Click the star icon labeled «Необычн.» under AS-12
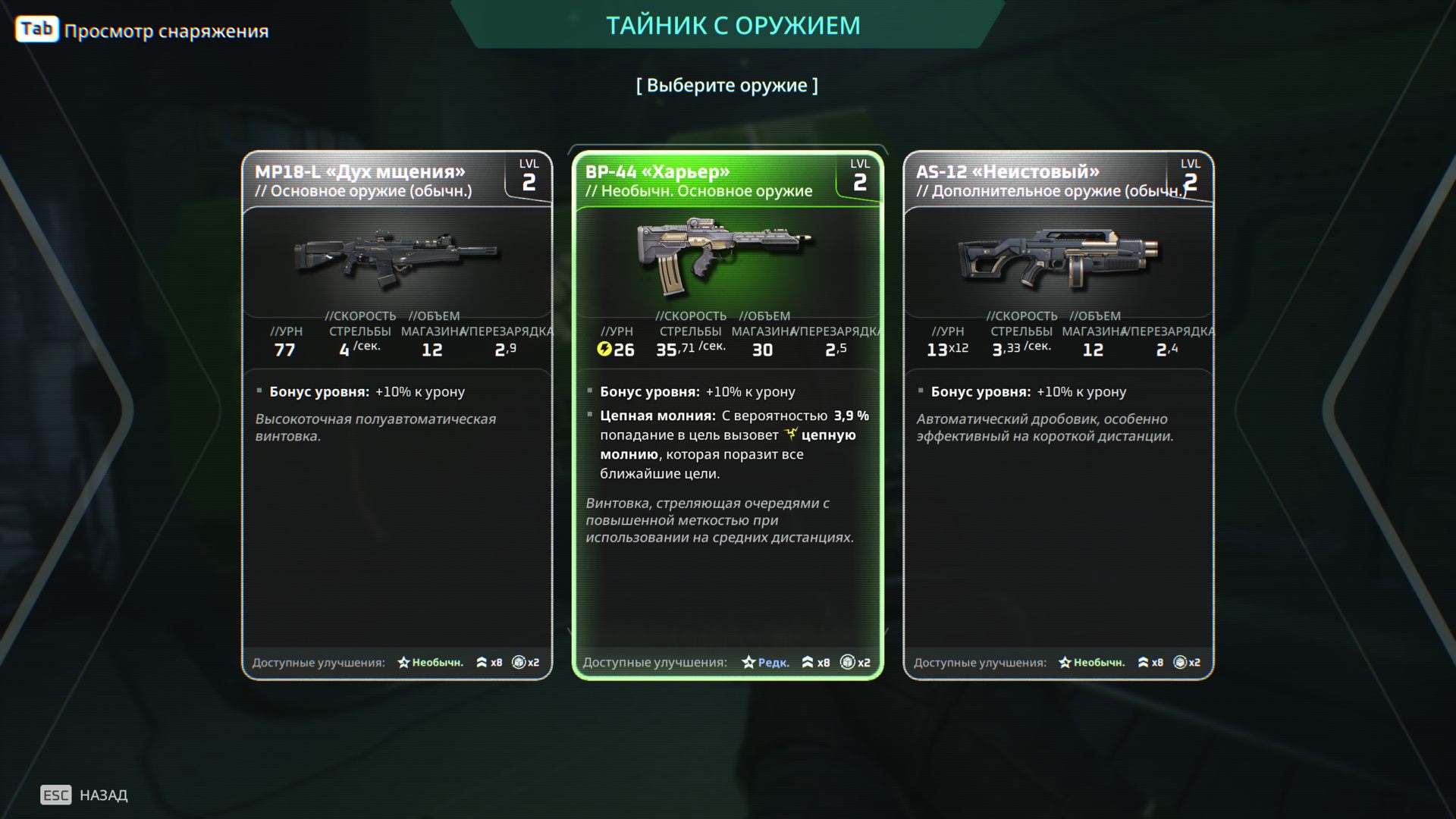 1066,662
